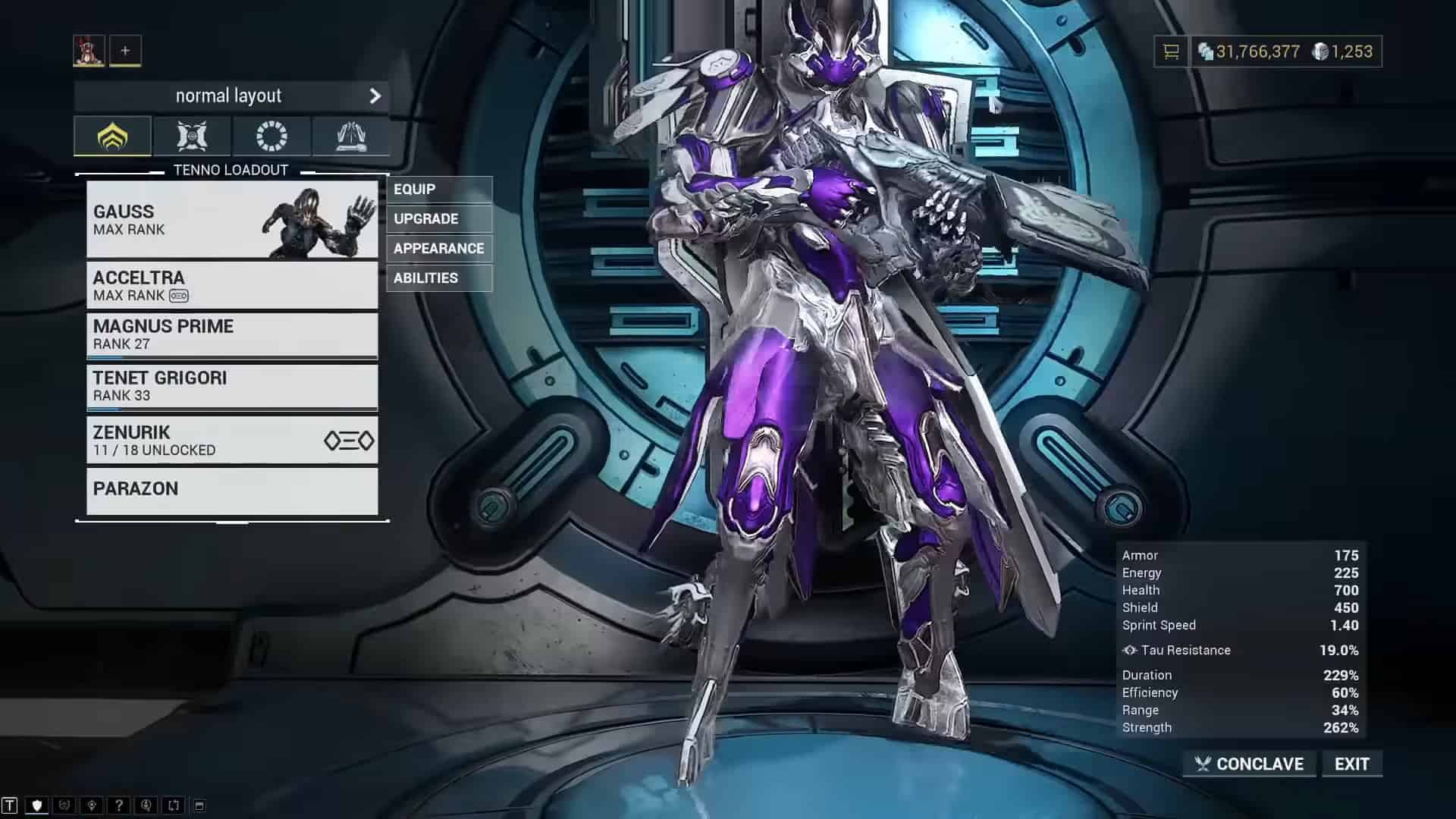The height and width of the screenshot is (819, 1456).
Task: Open the Zenurik focus school slot
Action: pos(231,440)
